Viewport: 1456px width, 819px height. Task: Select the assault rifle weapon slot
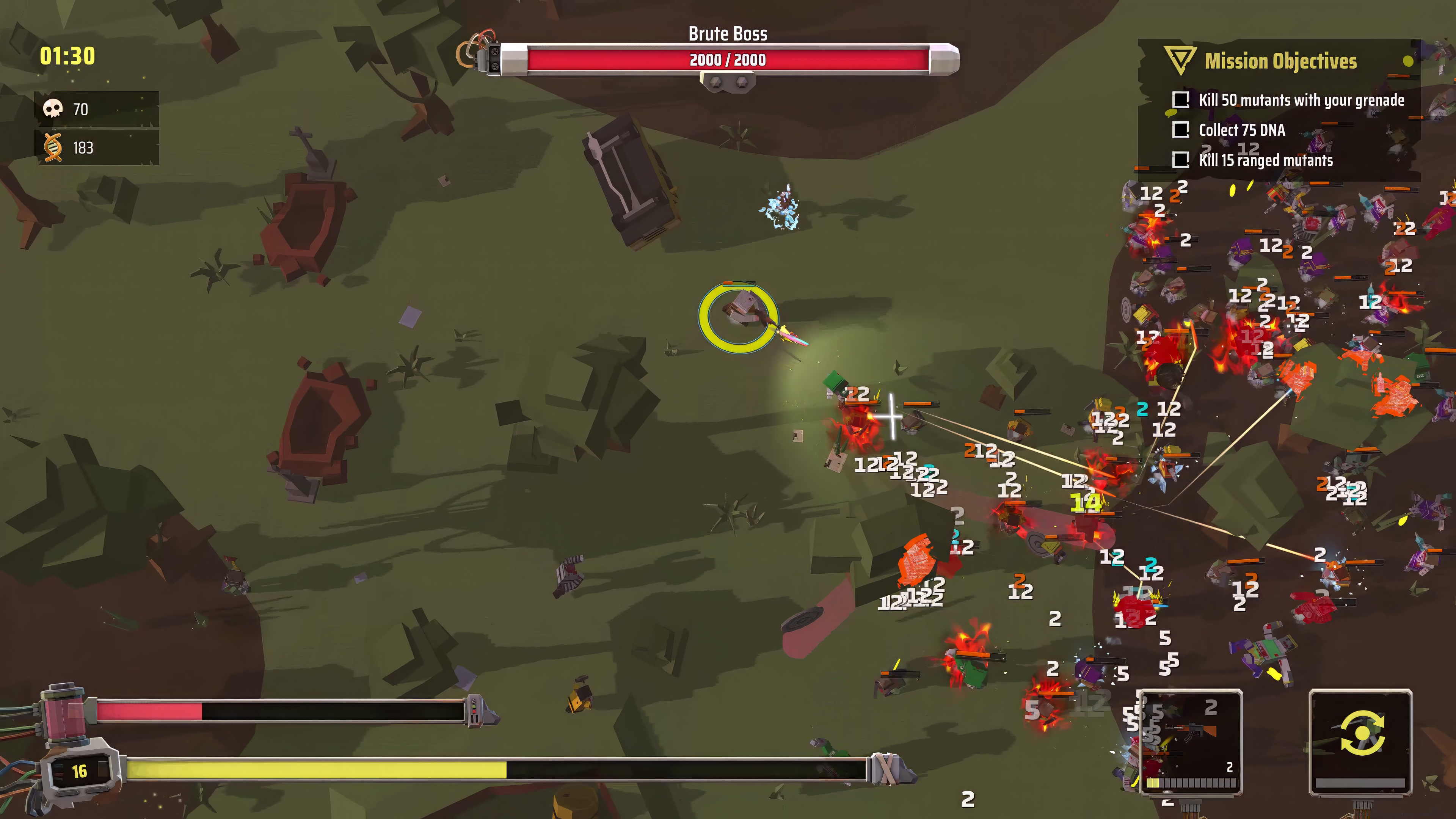tap(1190, 741)
